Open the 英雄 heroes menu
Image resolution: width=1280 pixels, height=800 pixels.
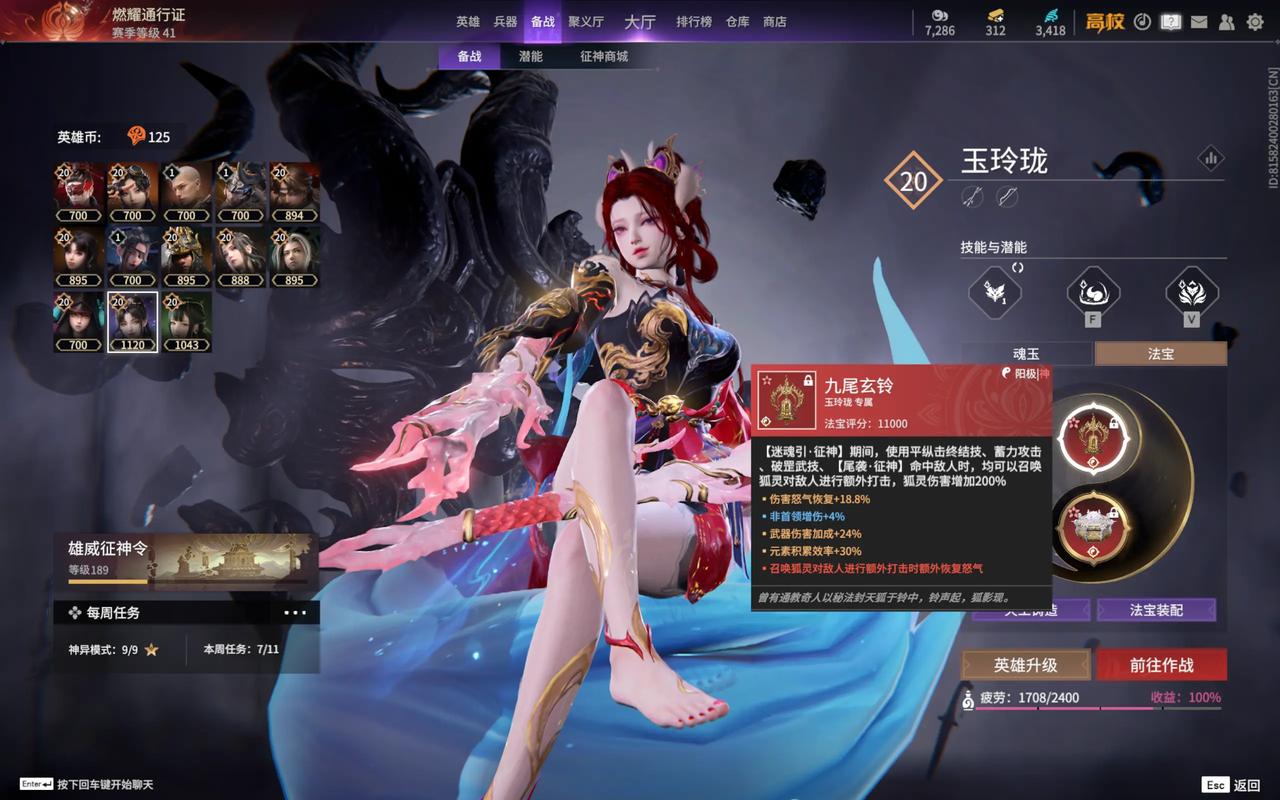468,21
